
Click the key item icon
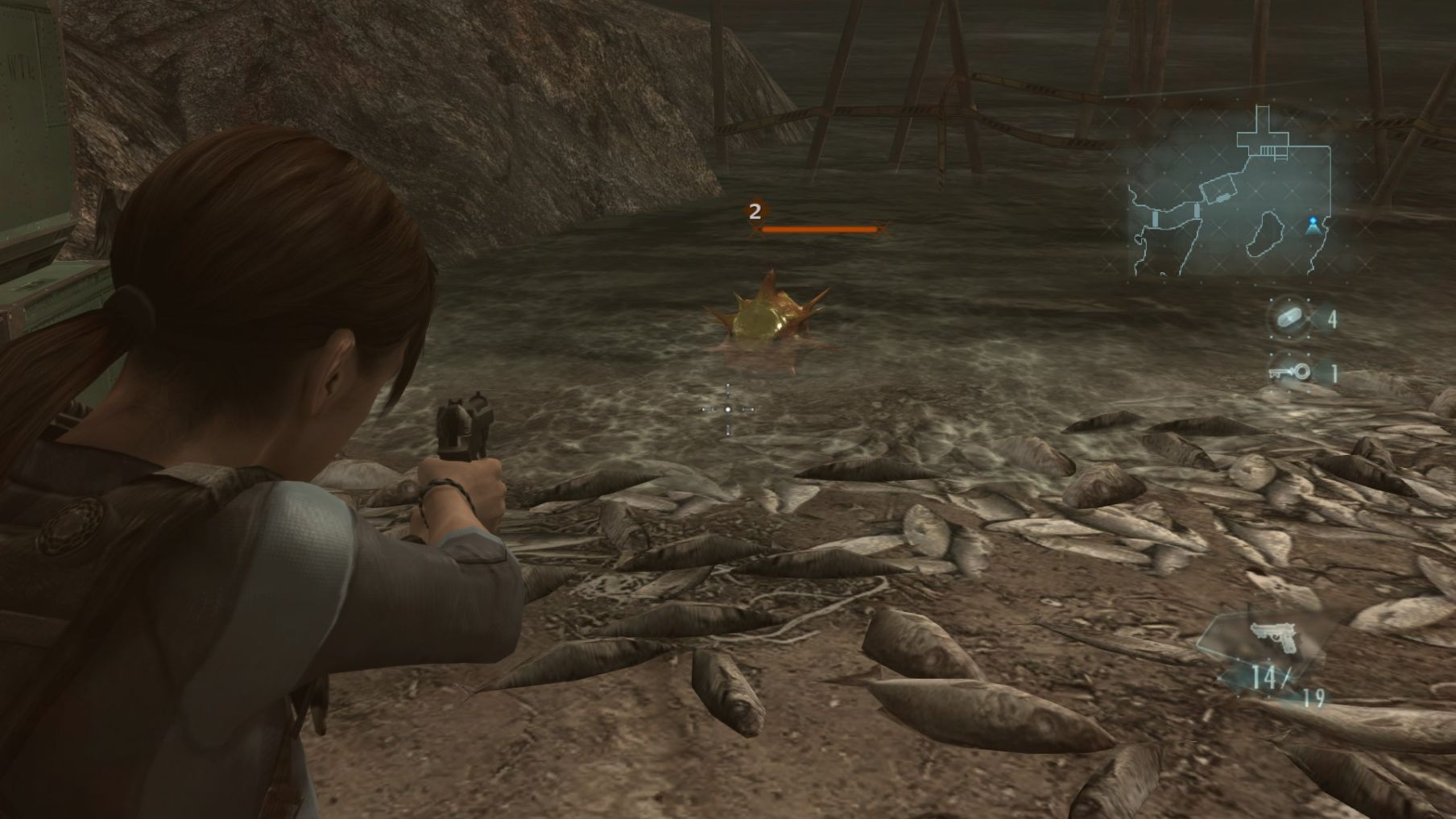pos(1289,372)
